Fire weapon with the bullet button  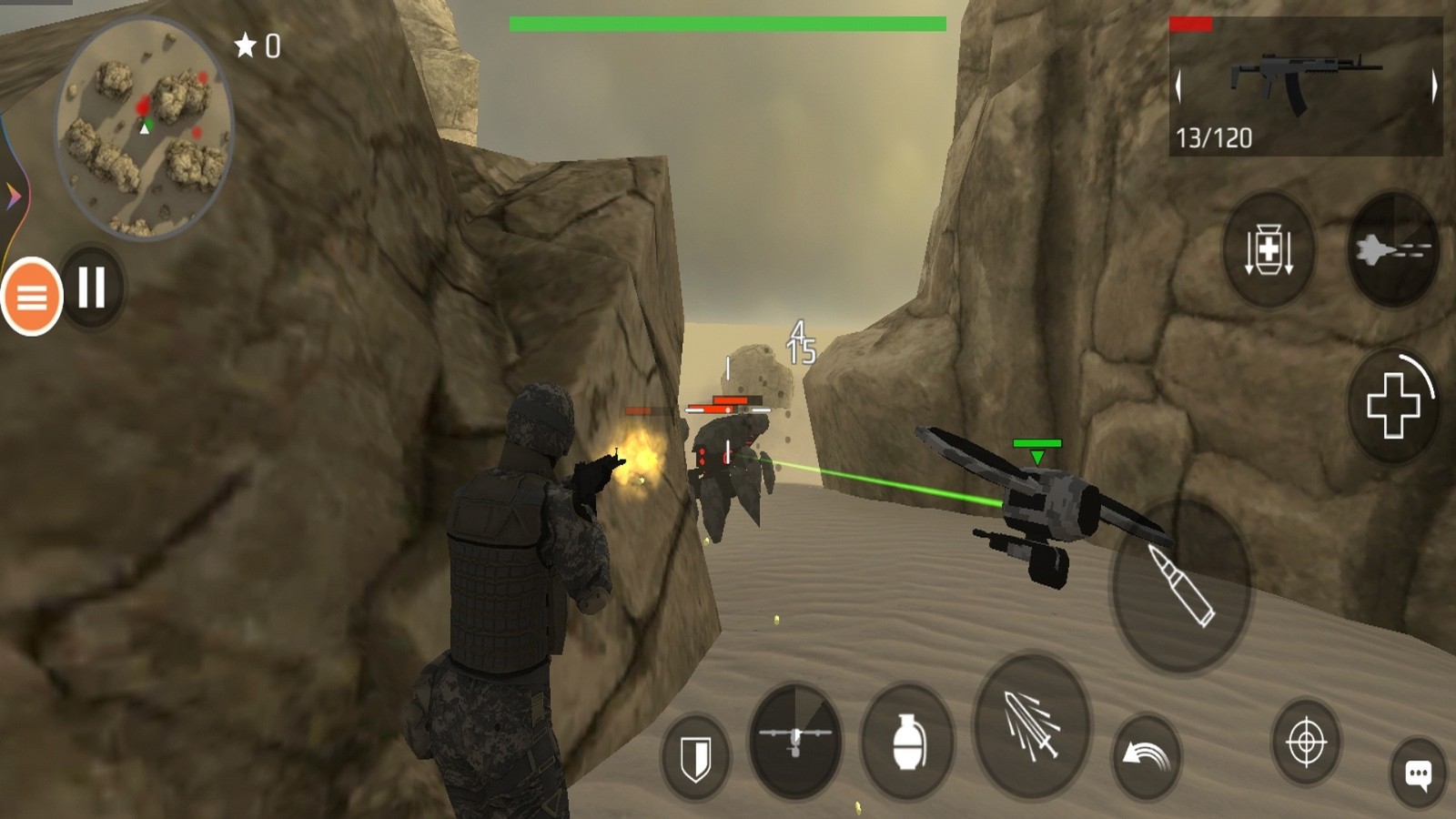(x=1181, y=585)
